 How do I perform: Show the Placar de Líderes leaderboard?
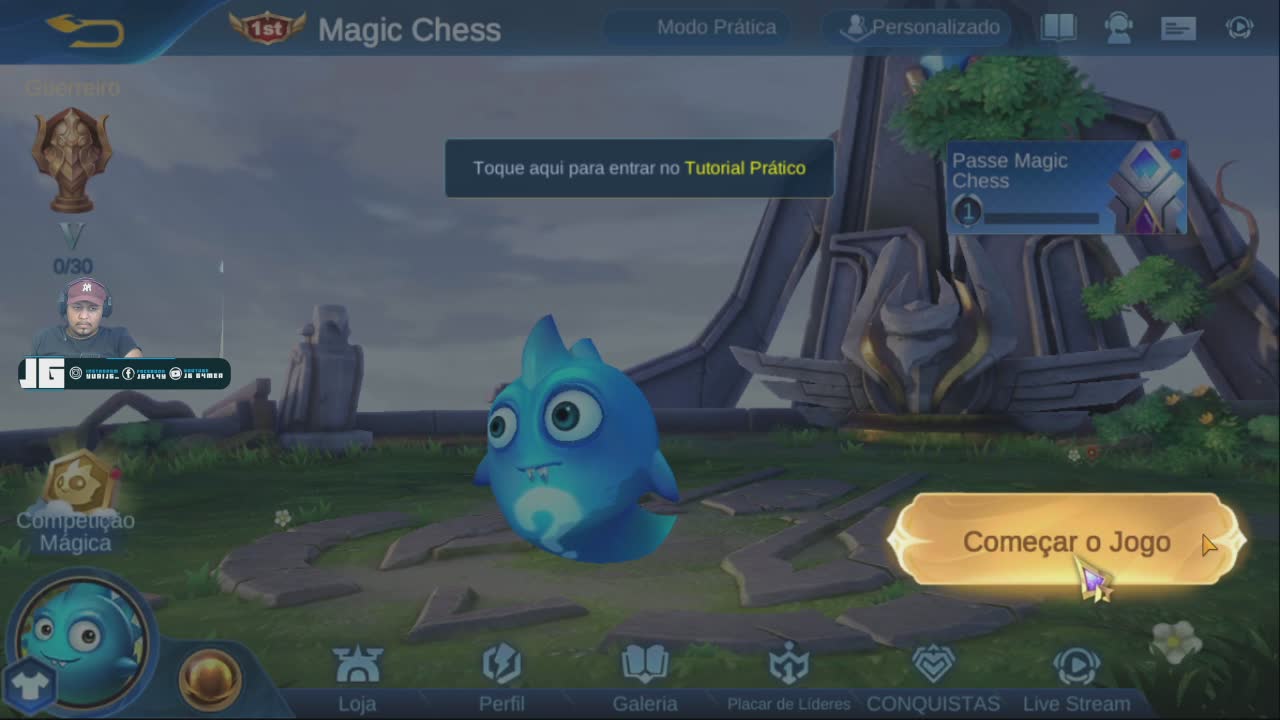(789, 679)
